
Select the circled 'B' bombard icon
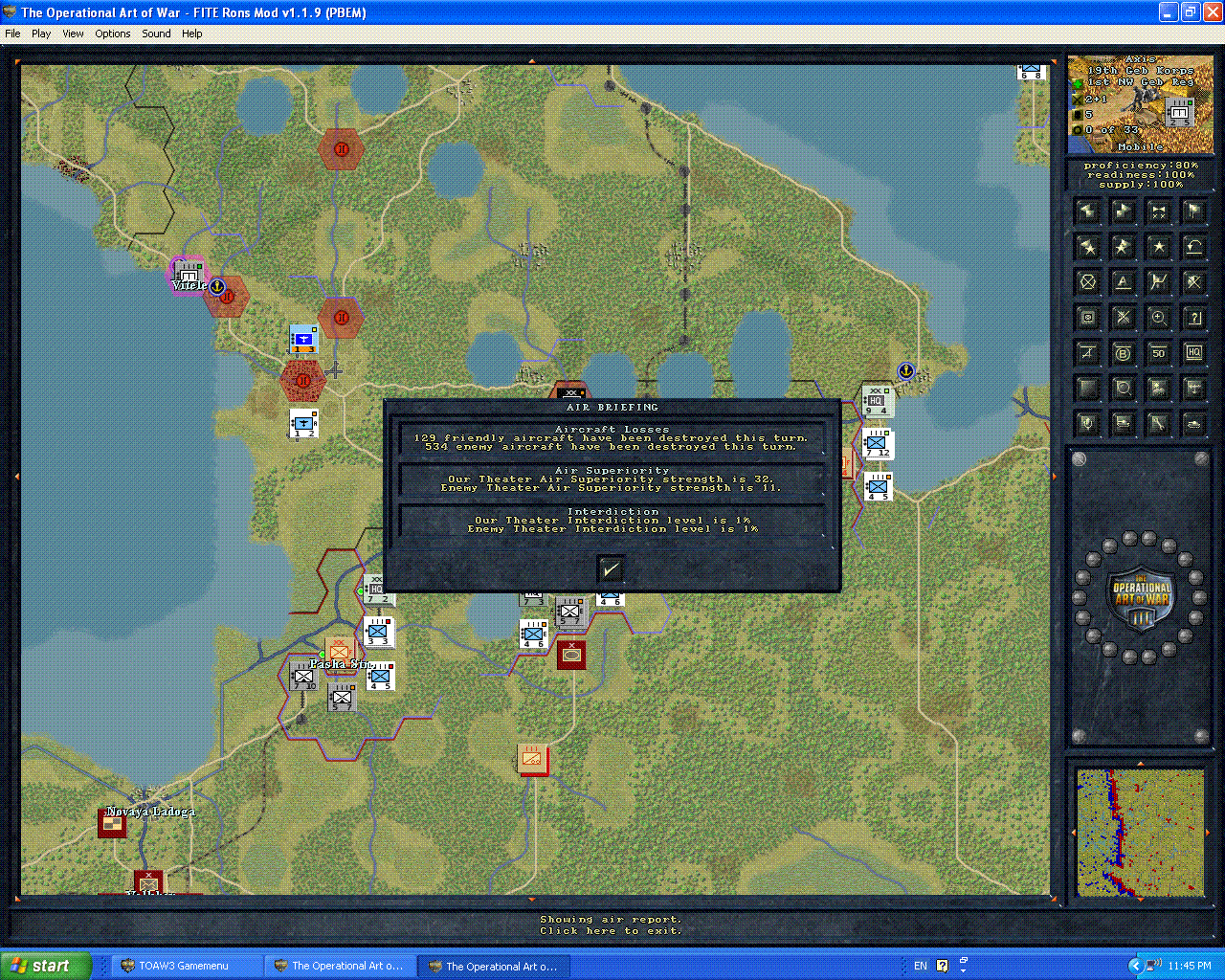click(x=1123, y=352)
